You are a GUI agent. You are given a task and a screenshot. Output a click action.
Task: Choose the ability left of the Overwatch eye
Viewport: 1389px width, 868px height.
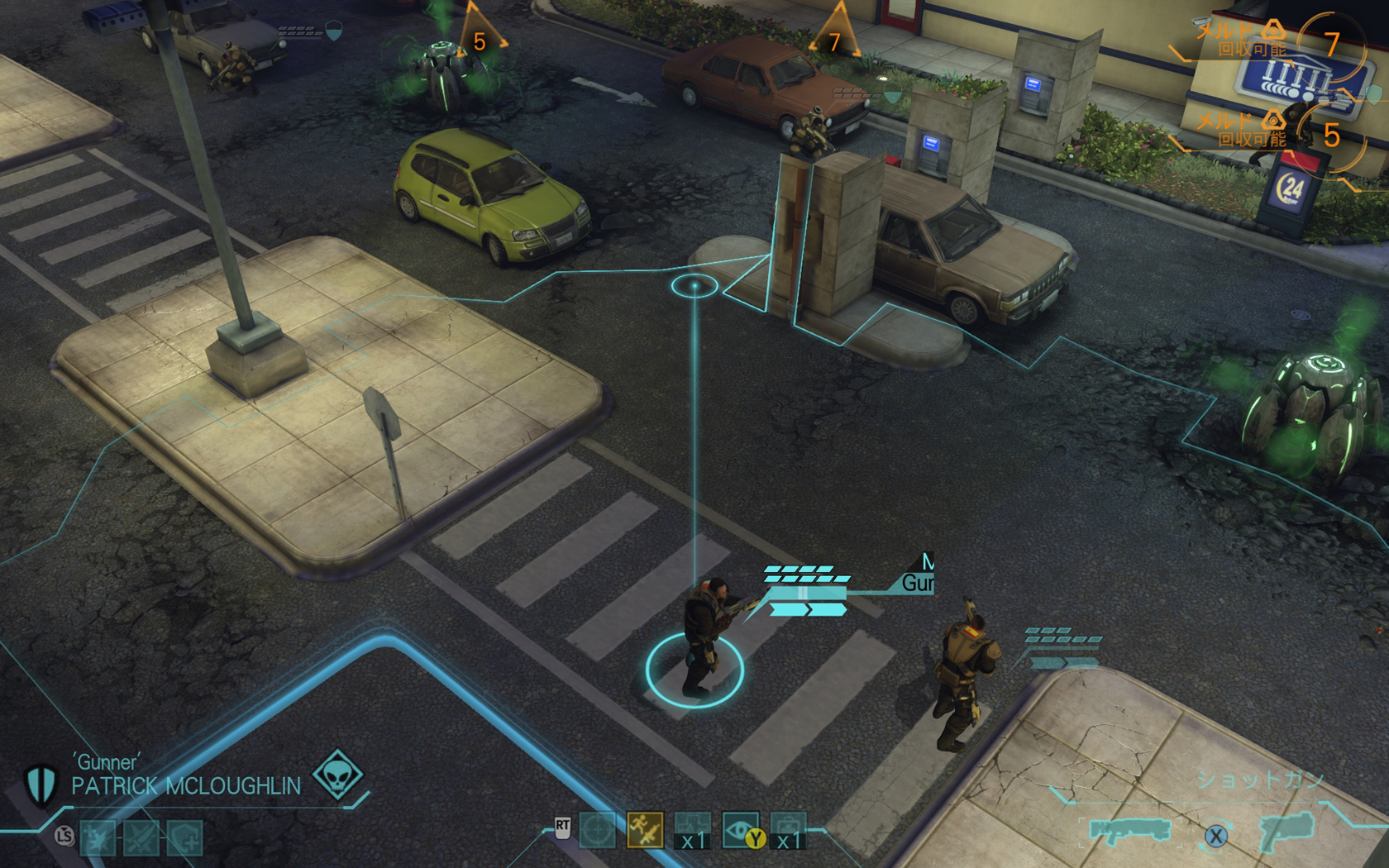[692, 831]
